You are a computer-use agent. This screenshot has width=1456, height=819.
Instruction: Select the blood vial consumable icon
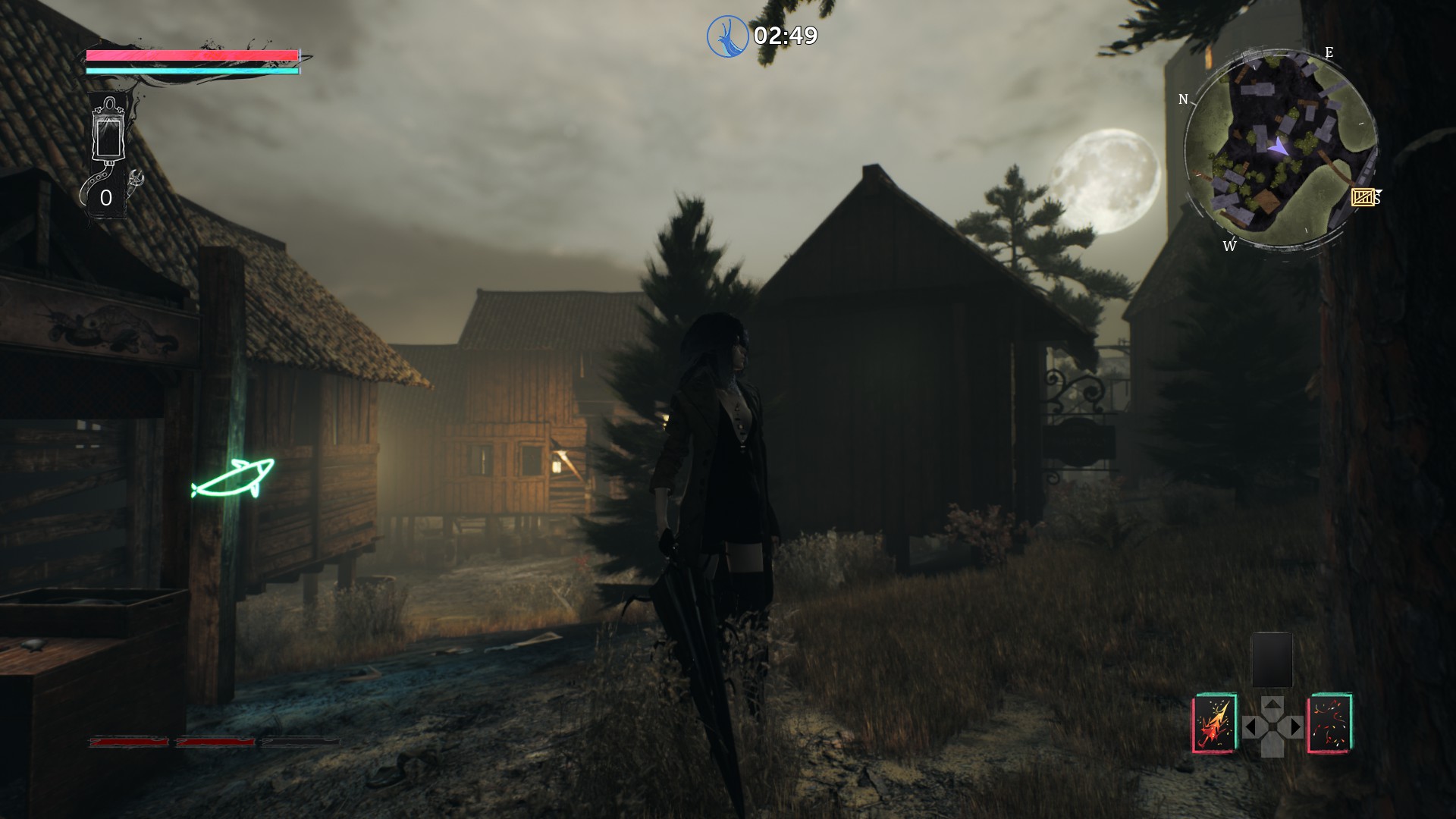[x=108, y=136]
